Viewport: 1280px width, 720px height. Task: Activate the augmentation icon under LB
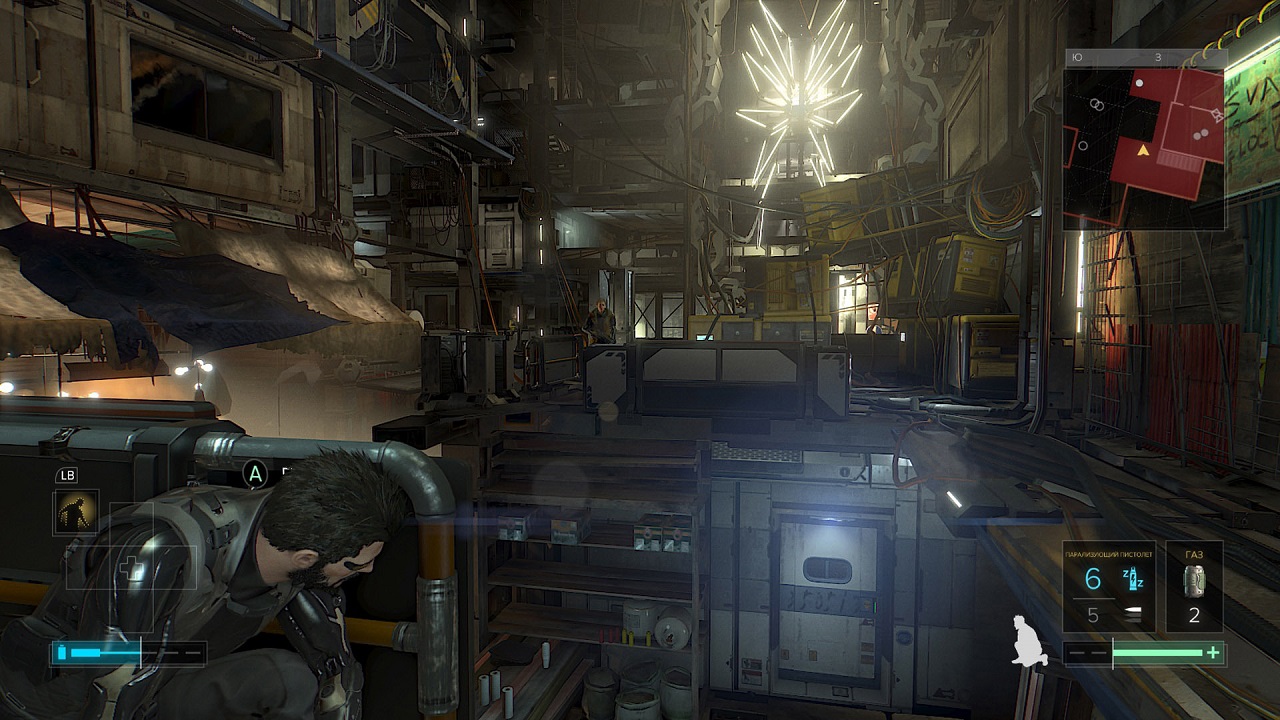[x=76, y=512]
